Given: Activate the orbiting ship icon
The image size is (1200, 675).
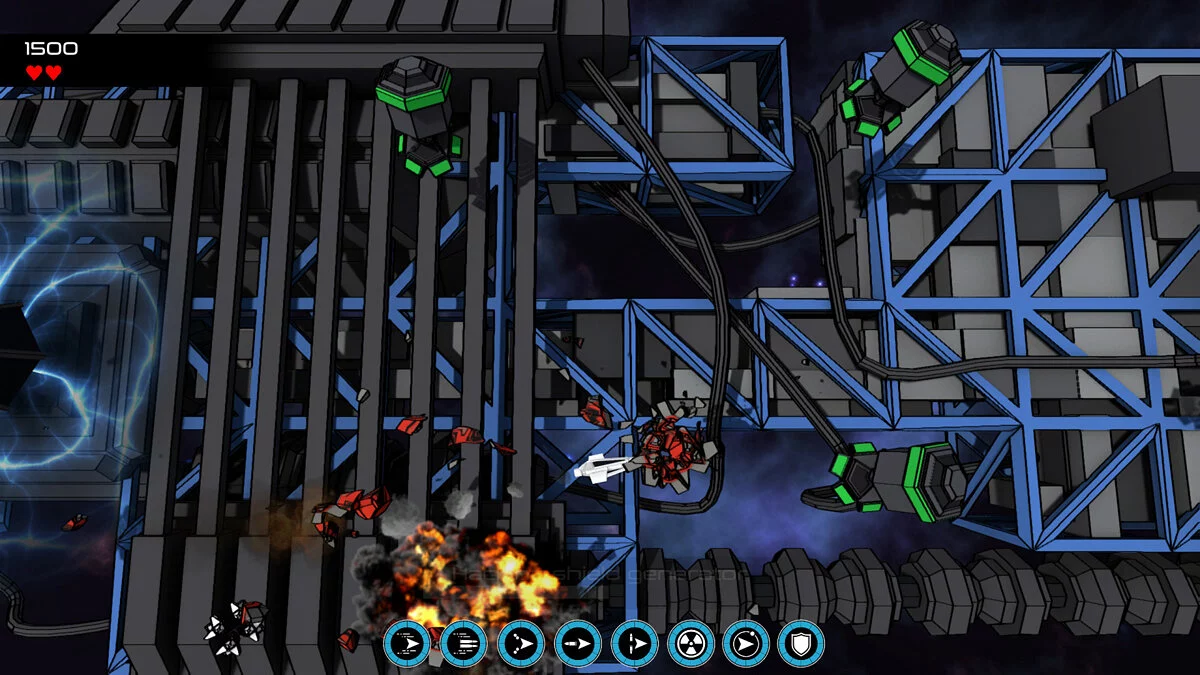Looking at the screenshot, I should 745,644.
